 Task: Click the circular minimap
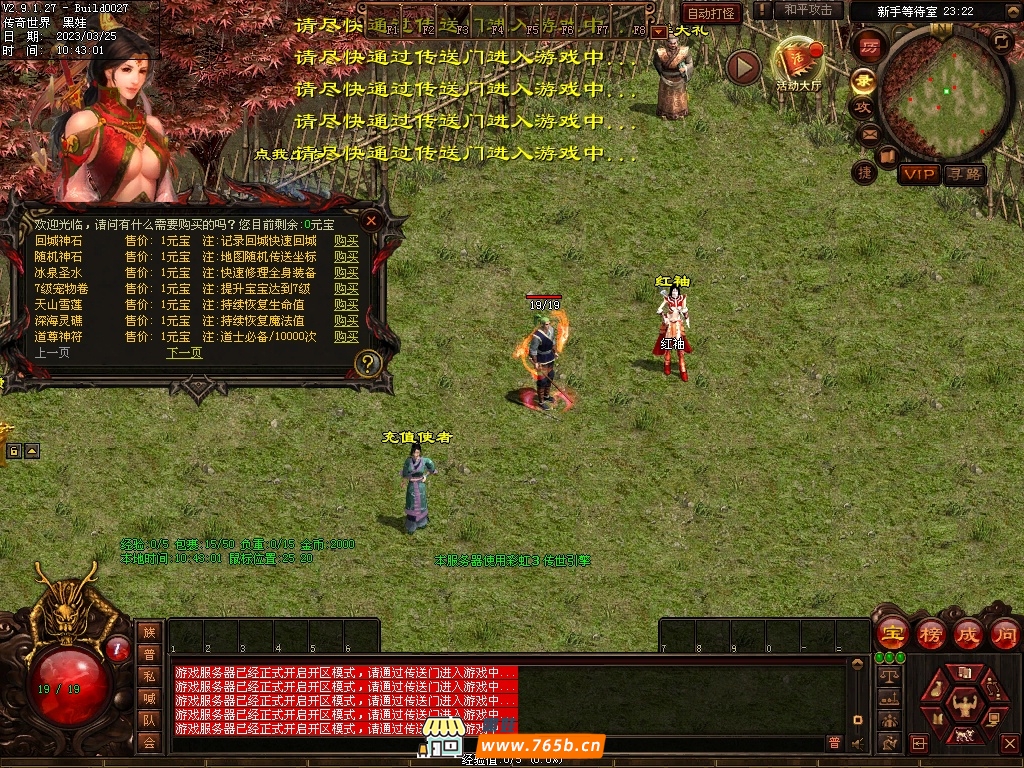coord(944,93)
